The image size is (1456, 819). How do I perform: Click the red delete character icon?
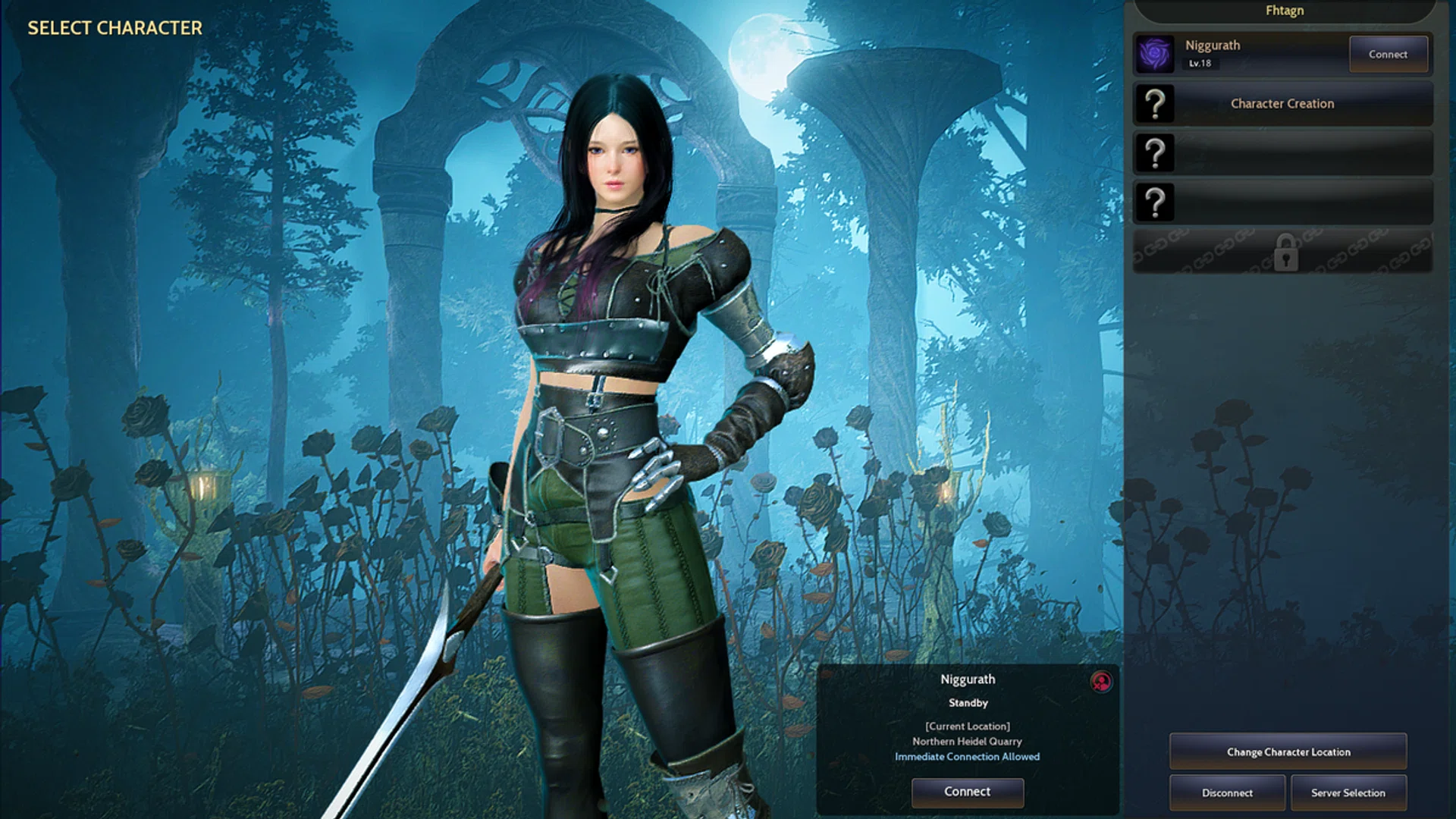(1101, 682)
